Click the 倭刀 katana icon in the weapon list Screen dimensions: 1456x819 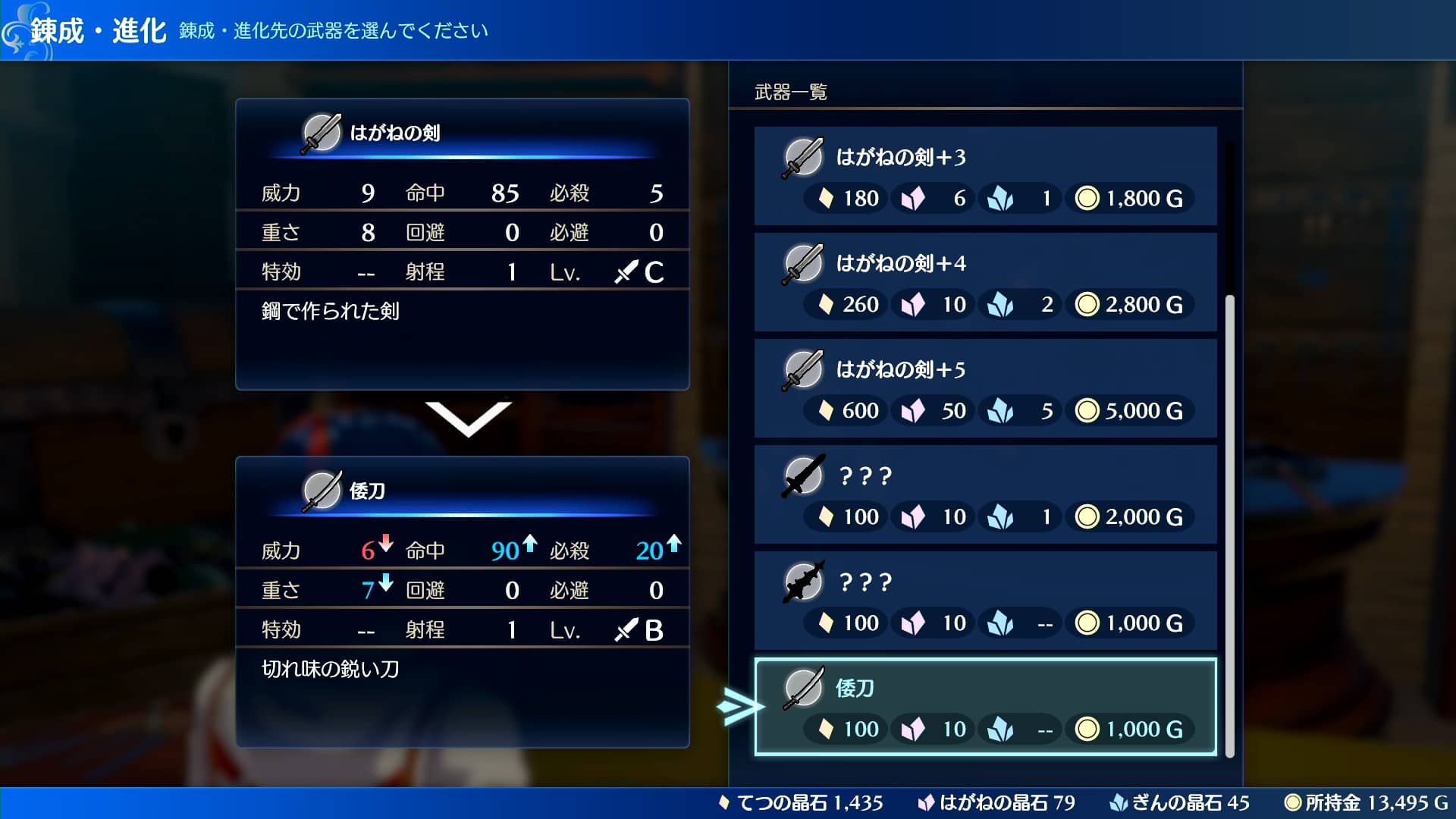(803, 688)
